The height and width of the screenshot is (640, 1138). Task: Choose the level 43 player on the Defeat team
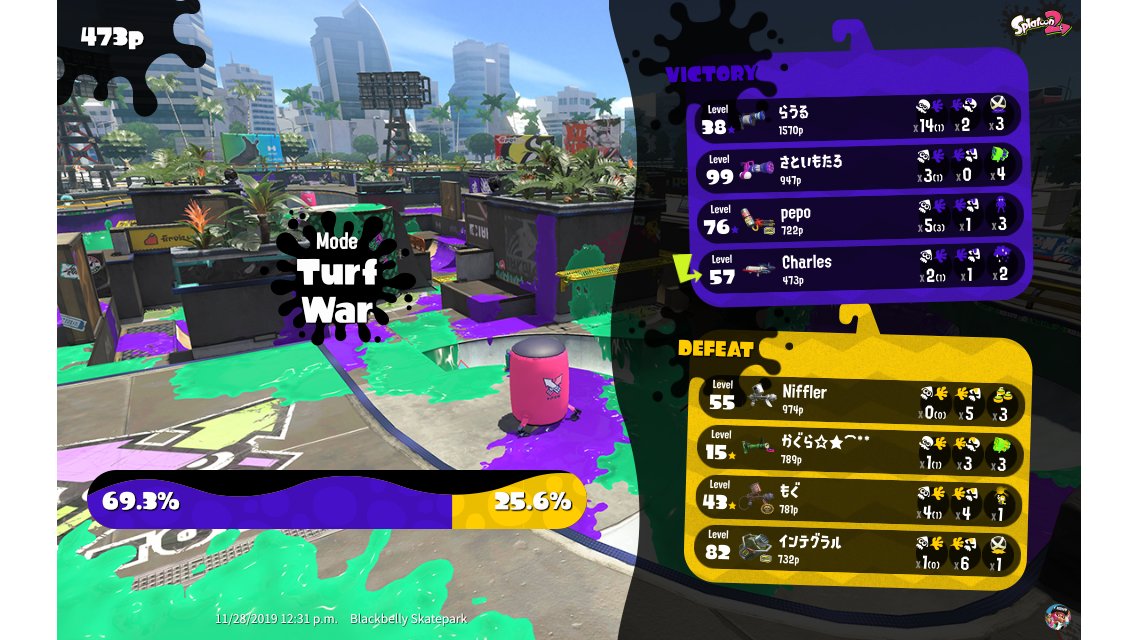[x=860, y=497]
